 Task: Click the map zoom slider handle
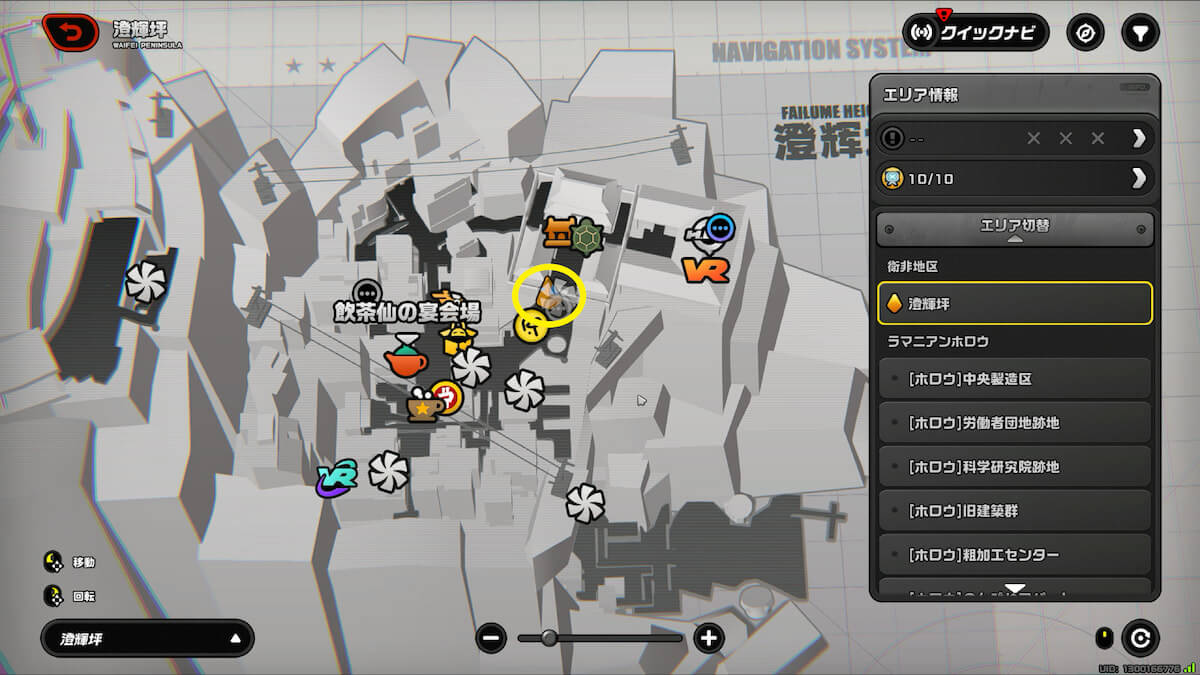pyautogui.click(x=549, y=638)
